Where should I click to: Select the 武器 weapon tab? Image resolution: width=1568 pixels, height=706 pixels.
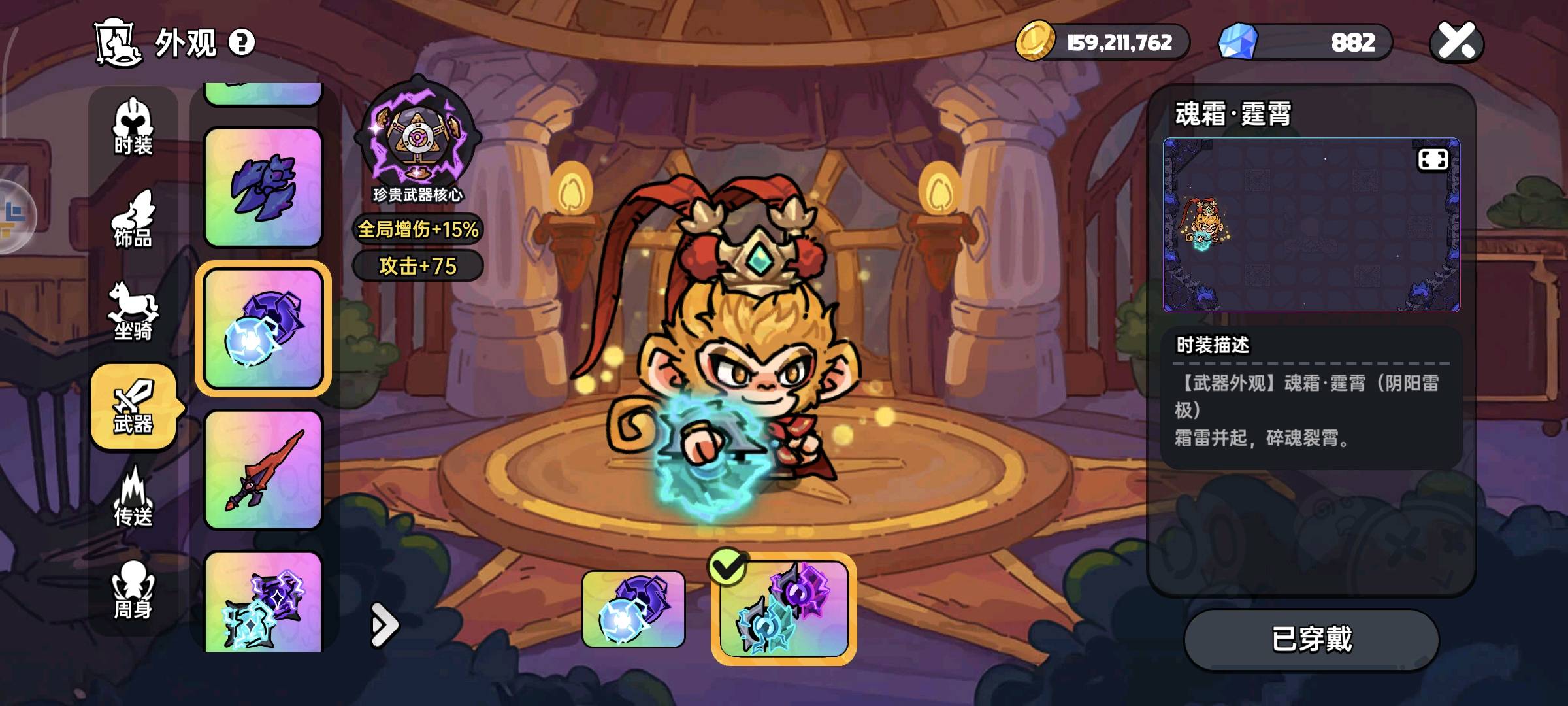(133, 407)
